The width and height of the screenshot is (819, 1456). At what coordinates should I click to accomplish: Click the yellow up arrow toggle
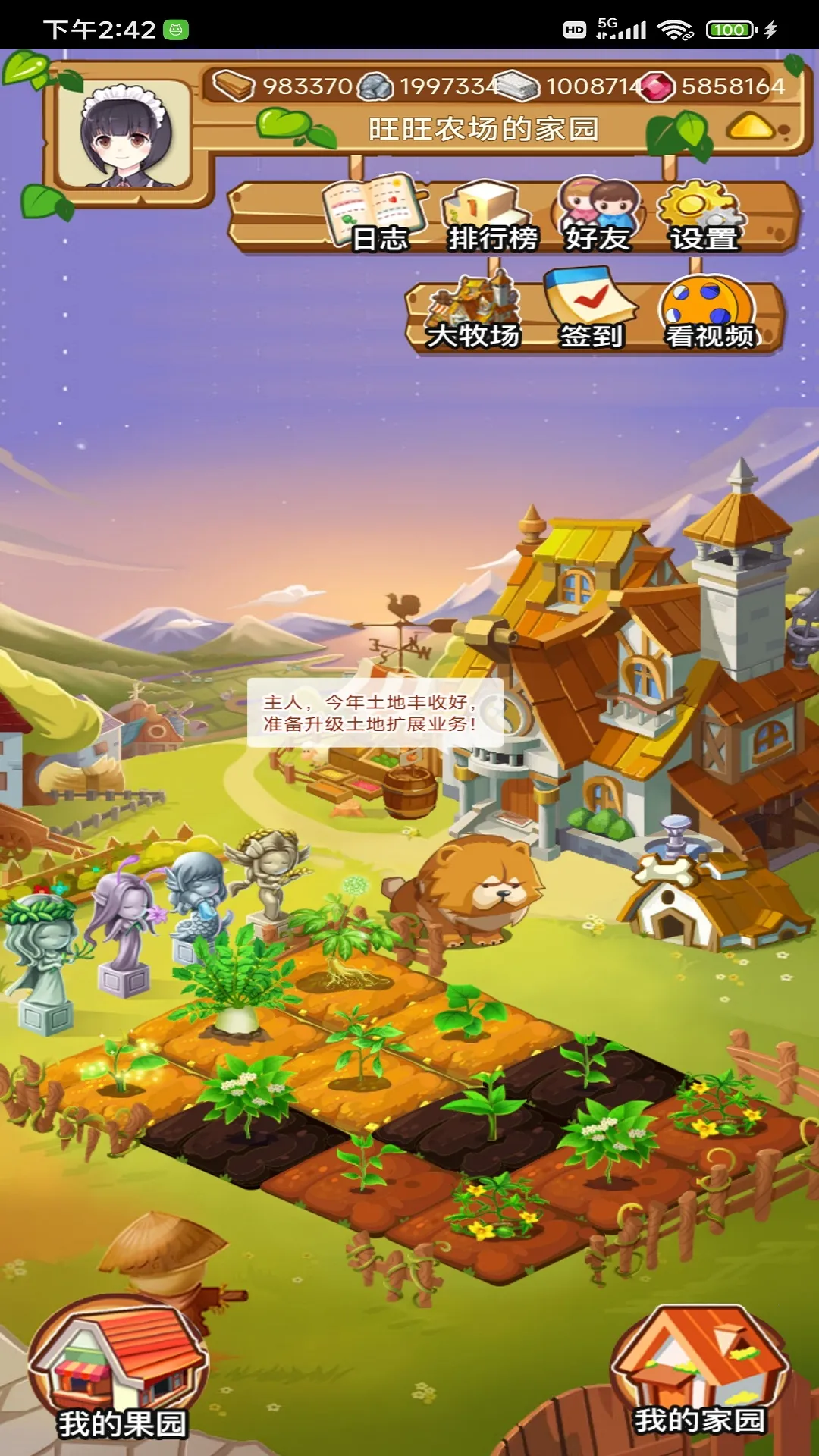click(751, 127)
